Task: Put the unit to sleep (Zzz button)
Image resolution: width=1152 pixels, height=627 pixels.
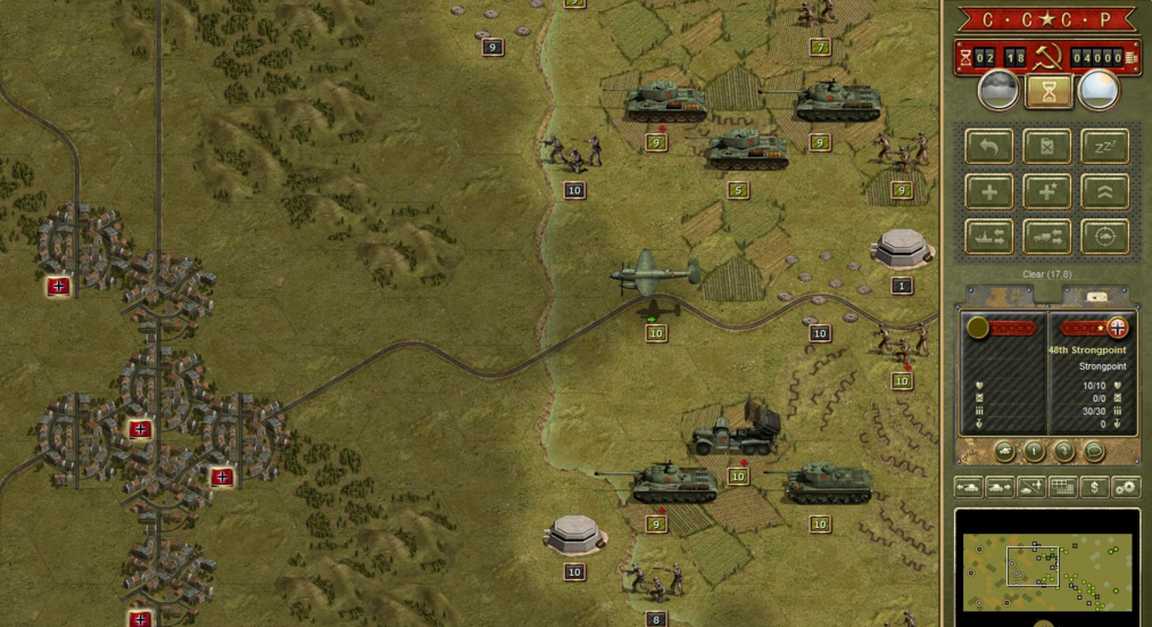Action: pos(1105,146)
